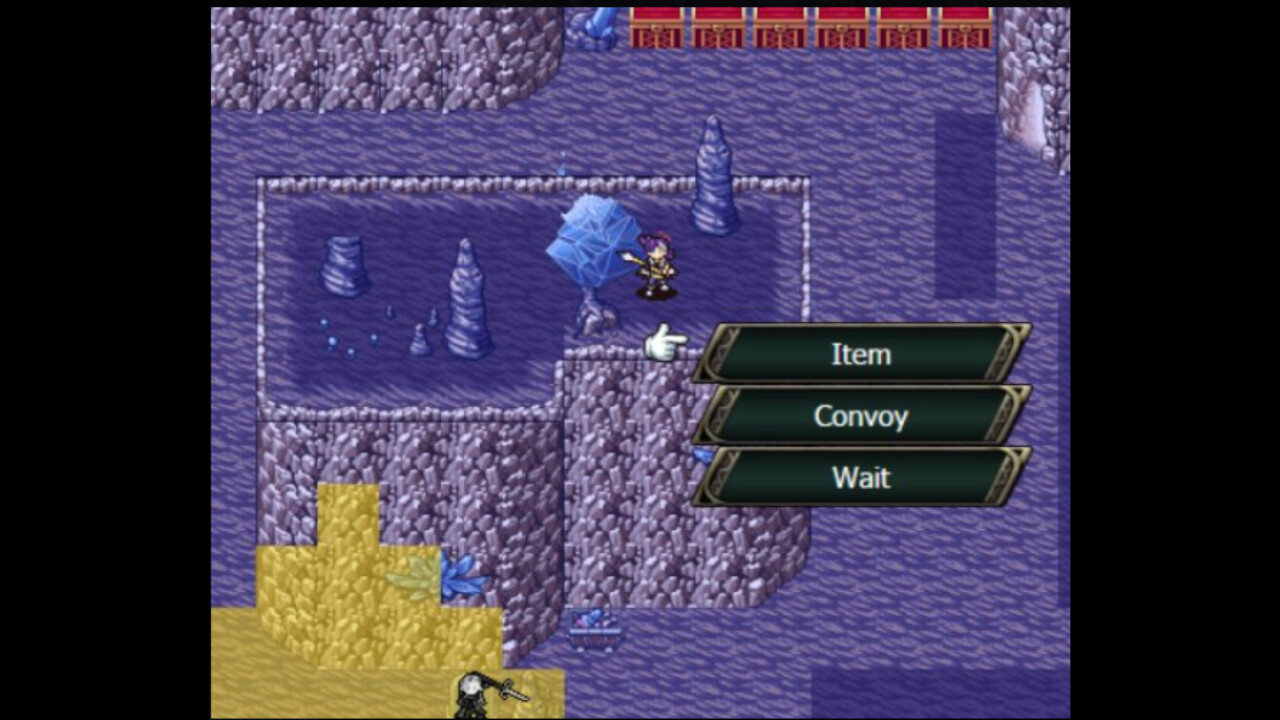
Task: Select the Item command
Action: [860, 354]
